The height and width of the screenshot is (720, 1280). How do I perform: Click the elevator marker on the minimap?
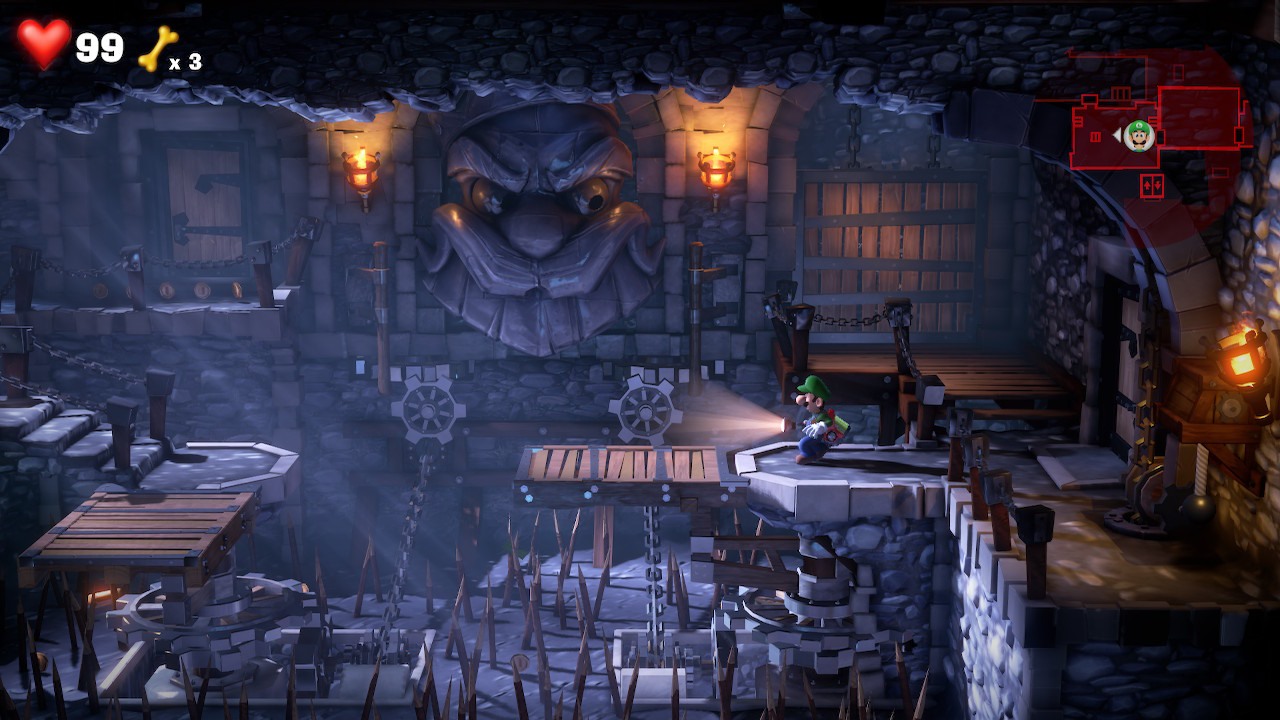tap(1151, 185)
